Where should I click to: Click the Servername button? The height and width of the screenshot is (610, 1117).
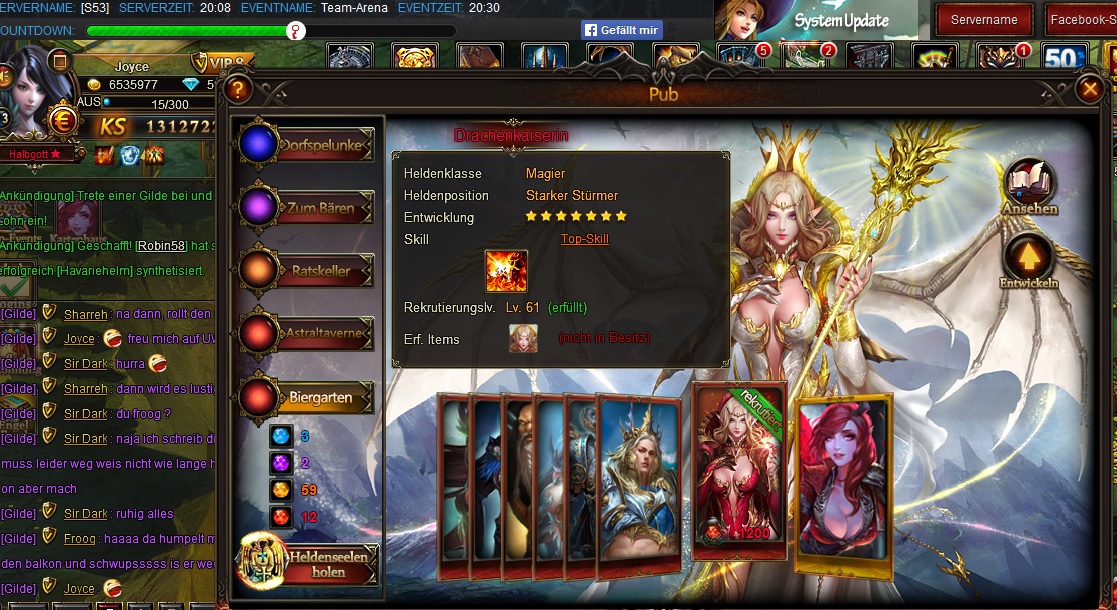pos(984,19)
